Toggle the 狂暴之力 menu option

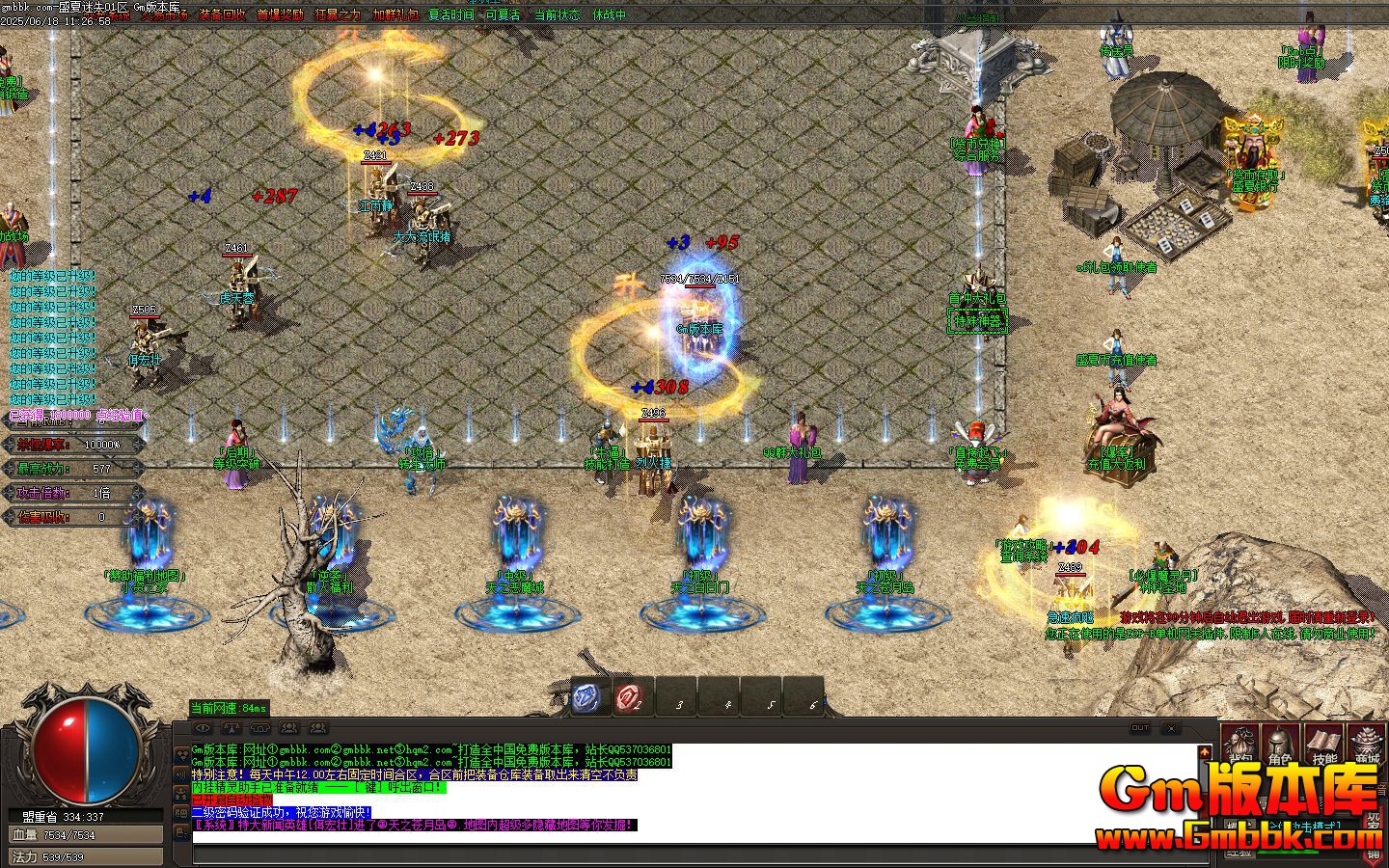338,15
